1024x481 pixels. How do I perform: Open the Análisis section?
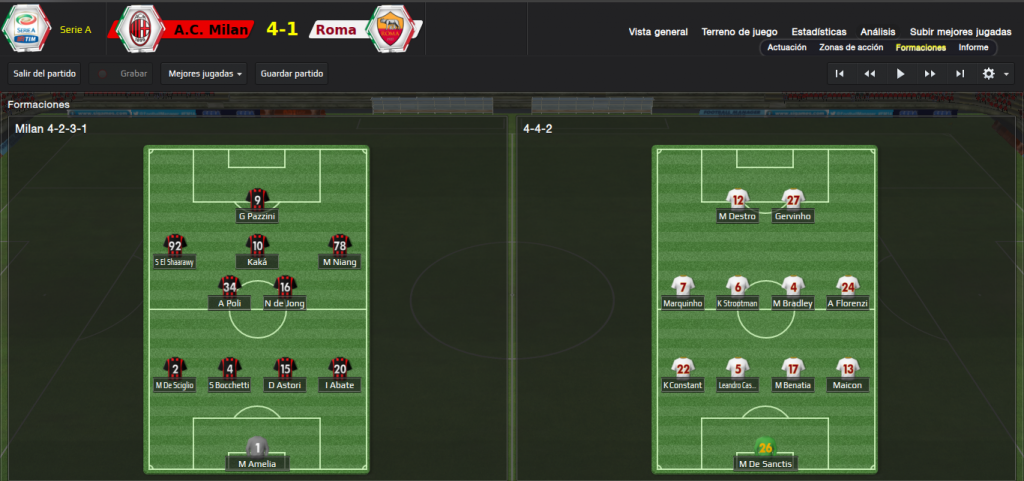[878, 32]
